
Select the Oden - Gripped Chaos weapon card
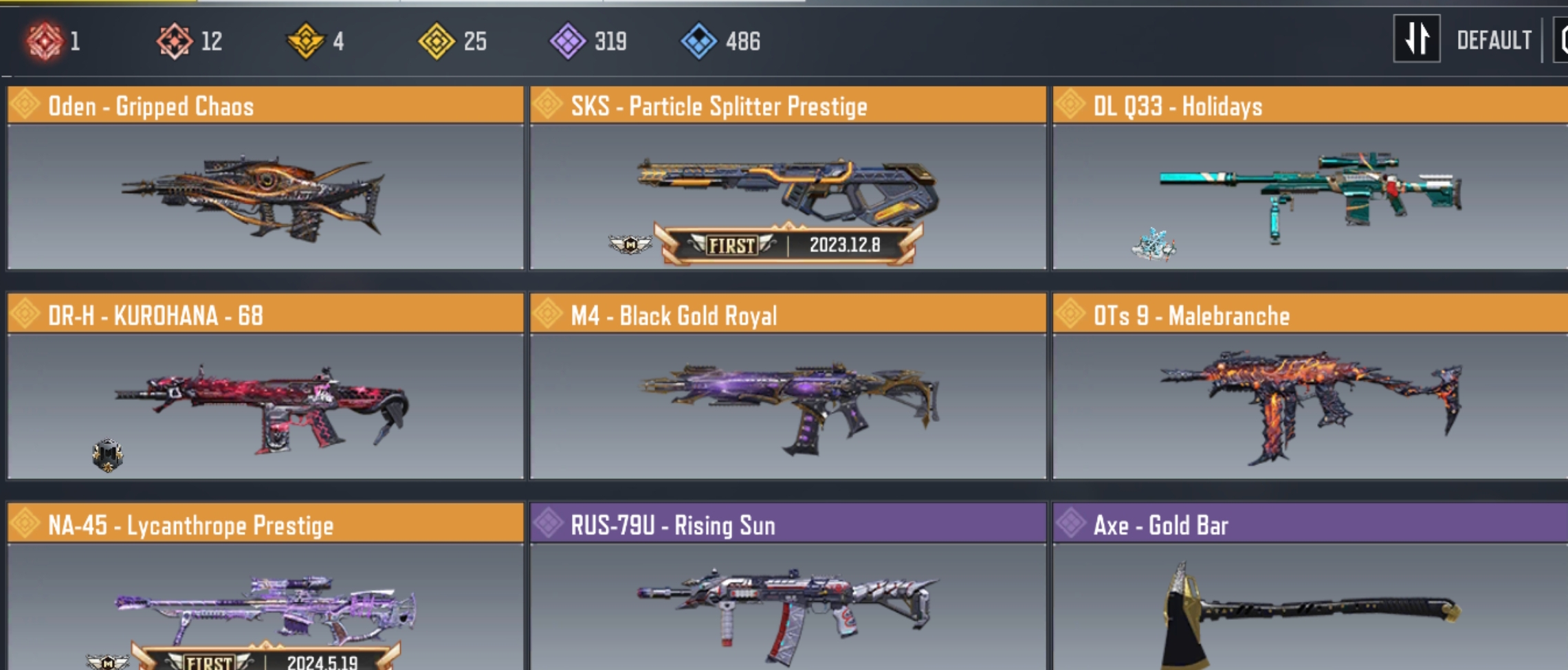click(x=265, y=179)
